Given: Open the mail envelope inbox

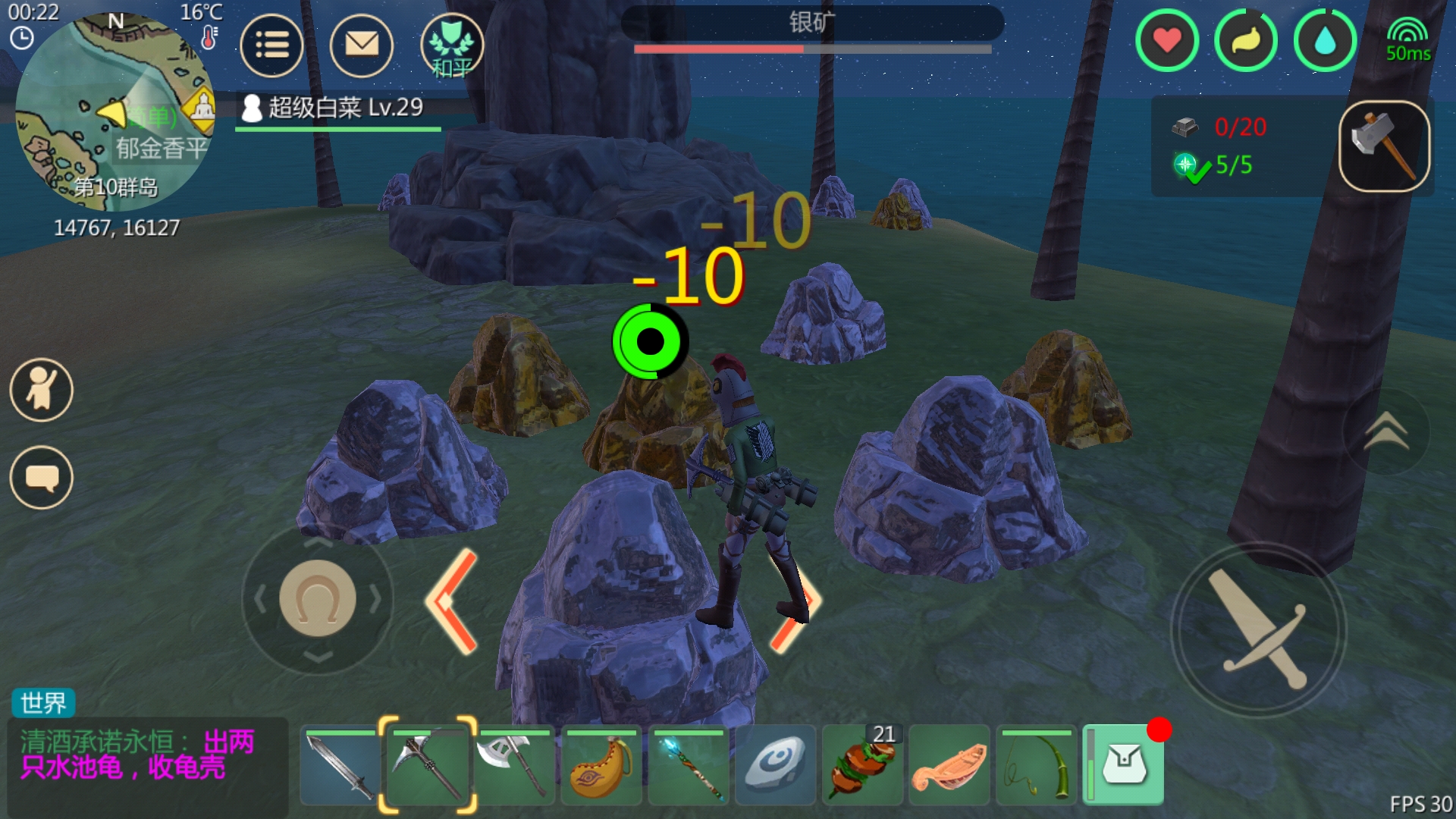Looking at the screenshot, I should 362,45.
